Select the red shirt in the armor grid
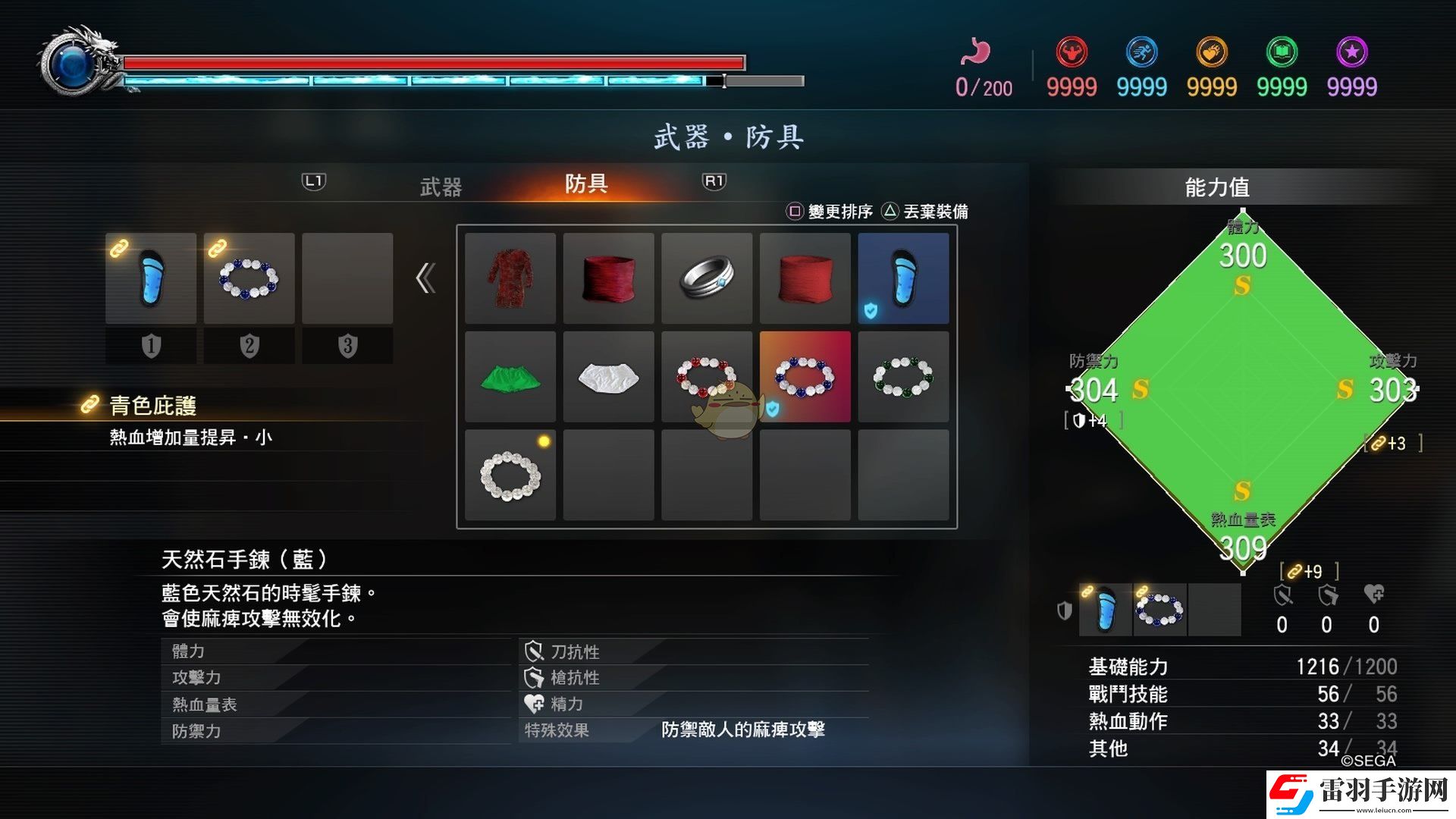 coord(510,278)
